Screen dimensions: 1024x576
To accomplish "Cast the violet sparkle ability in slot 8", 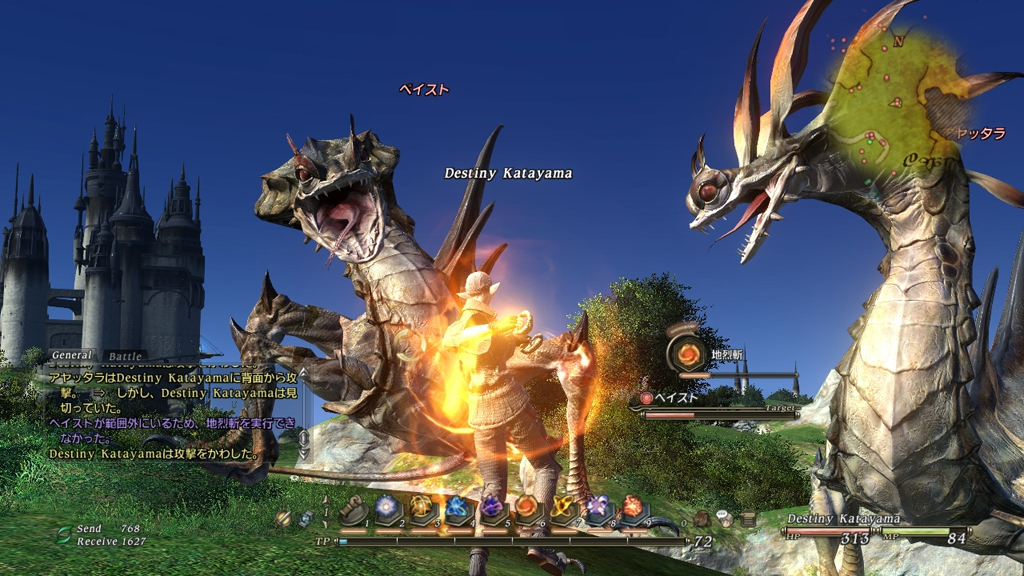I will pos(597,507).
